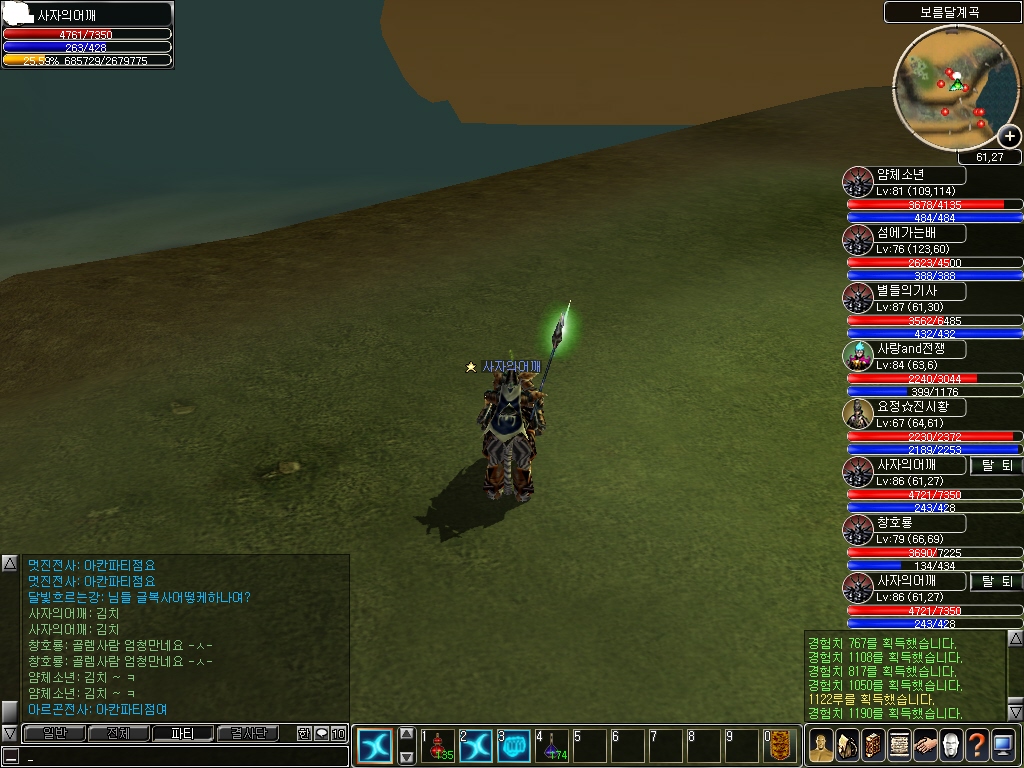The image size is (1024, 768).
Task: Select the orange shield in slot 0
Action: 782,746
